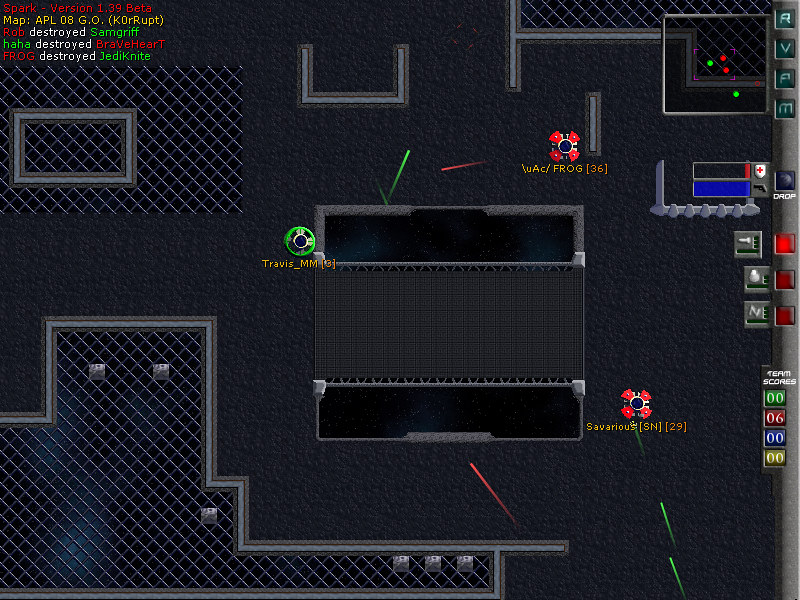800x600 pixels.
Task: Choose the A sidebar button
Action: [786, 78]
